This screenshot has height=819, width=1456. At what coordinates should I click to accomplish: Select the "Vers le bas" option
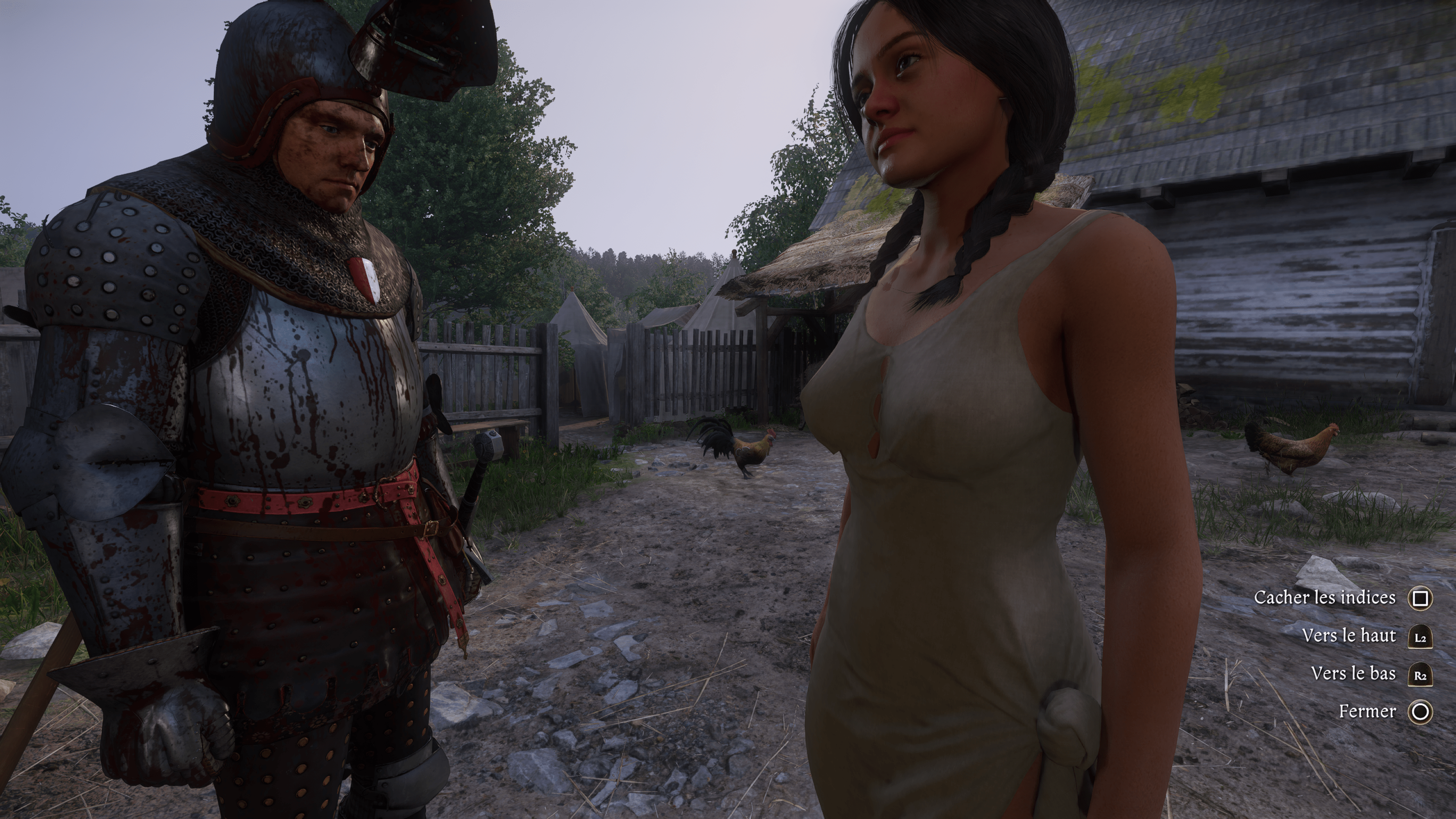1353,673
